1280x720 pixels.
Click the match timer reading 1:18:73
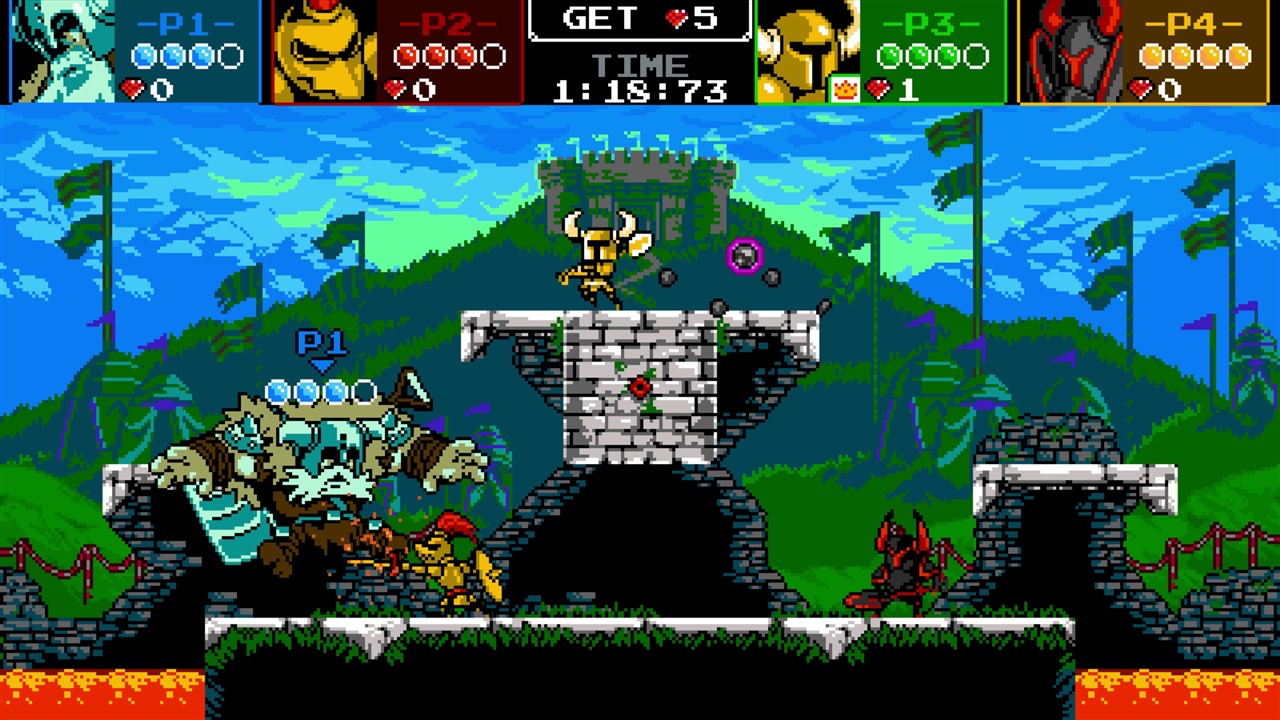[640, 89]
